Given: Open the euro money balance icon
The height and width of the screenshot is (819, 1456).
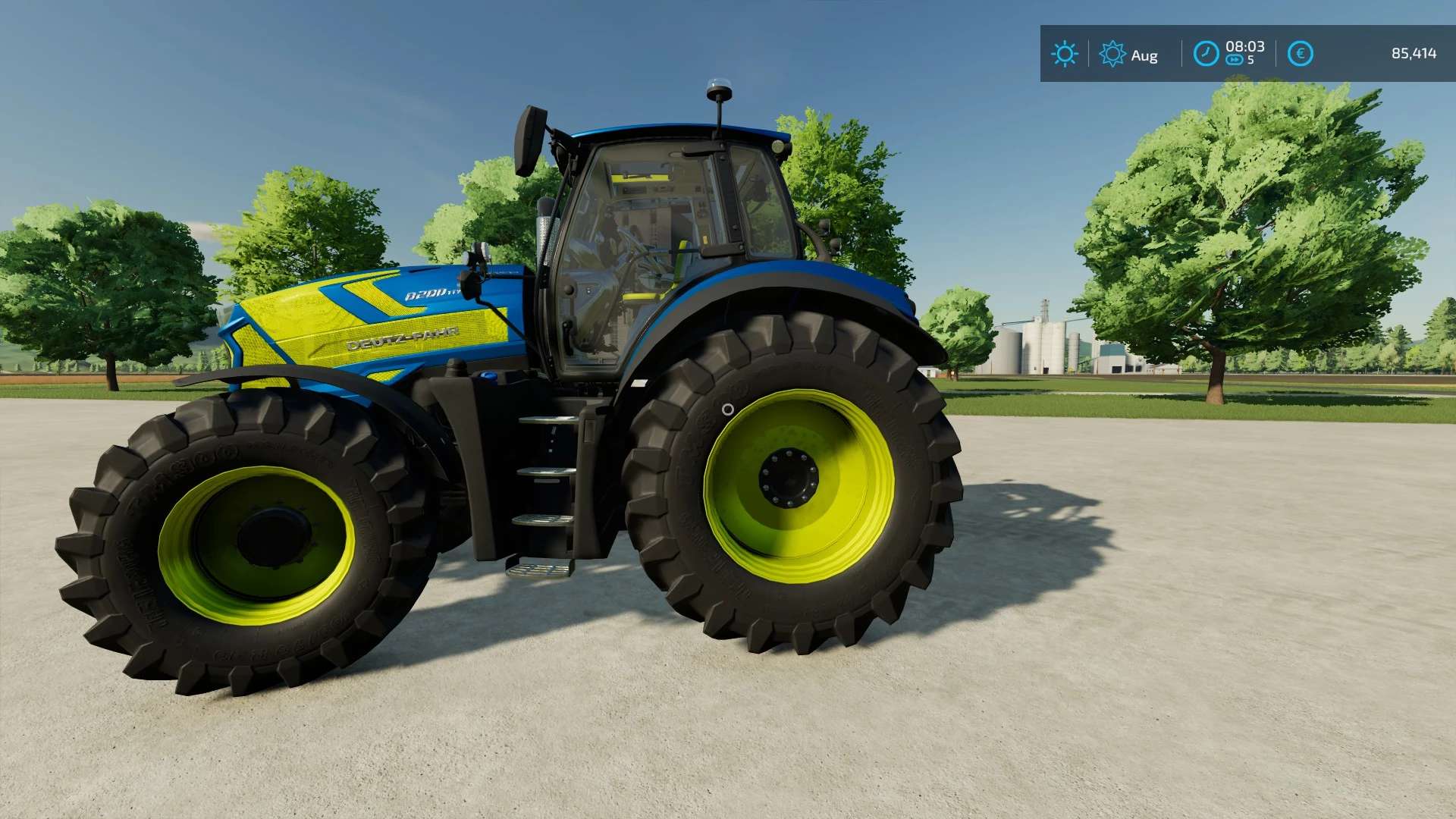Looking at the screenshot, I should point(1300,54).
